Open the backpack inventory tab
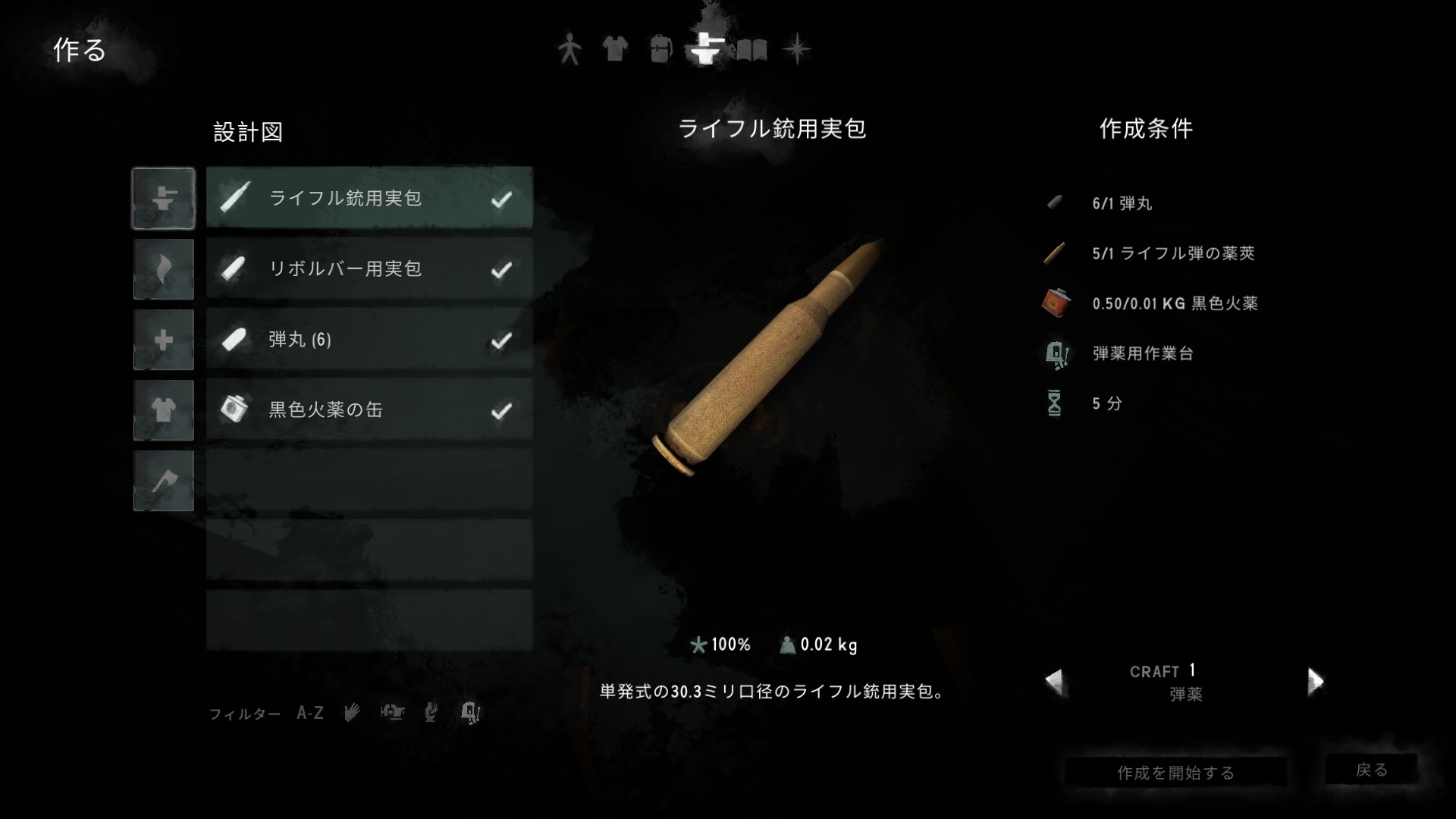Screen dimensions: 1456x819 [x=661, y=49]
